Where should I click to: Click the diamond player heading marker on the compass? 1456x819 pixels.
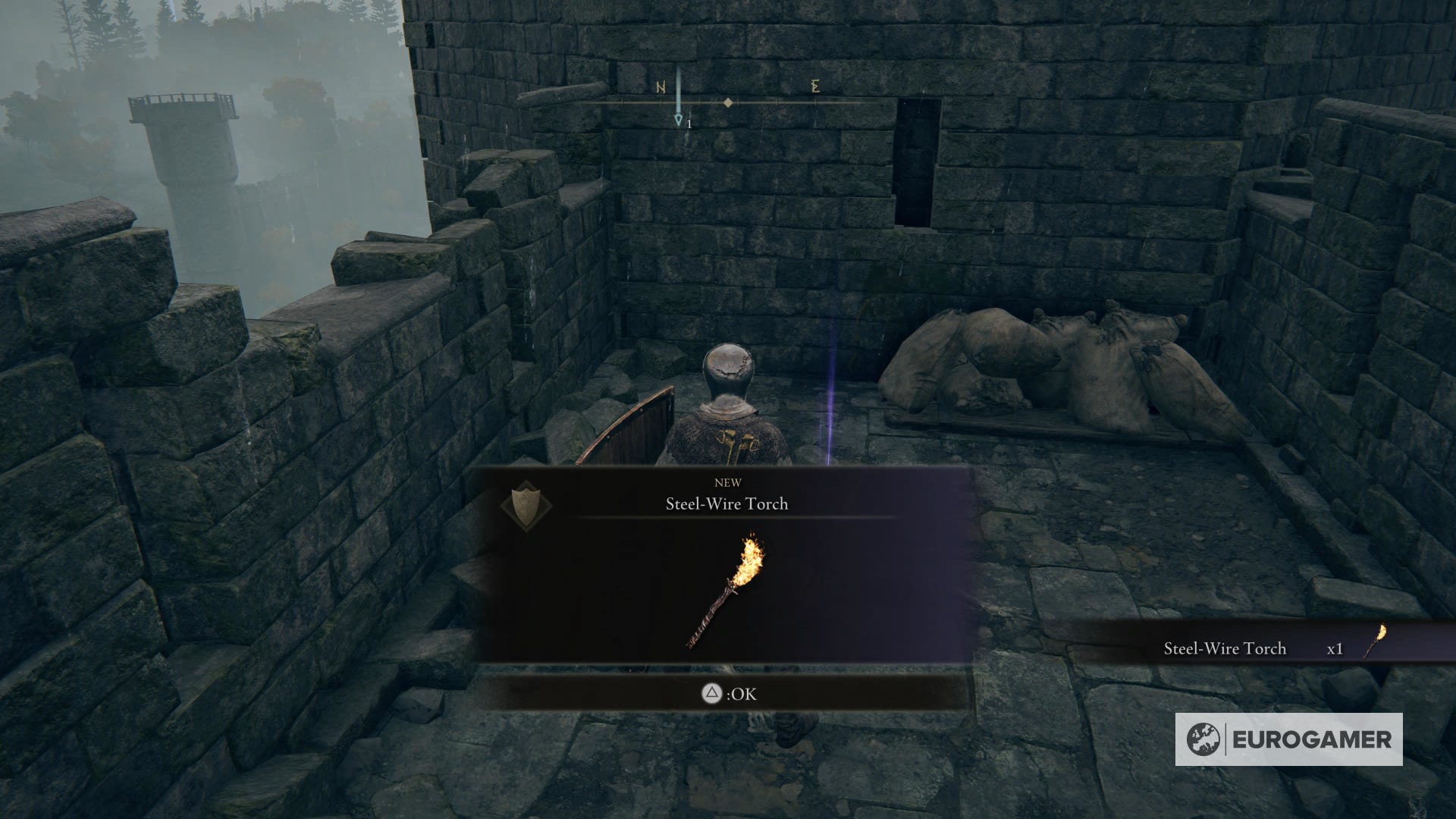point(730,101)
